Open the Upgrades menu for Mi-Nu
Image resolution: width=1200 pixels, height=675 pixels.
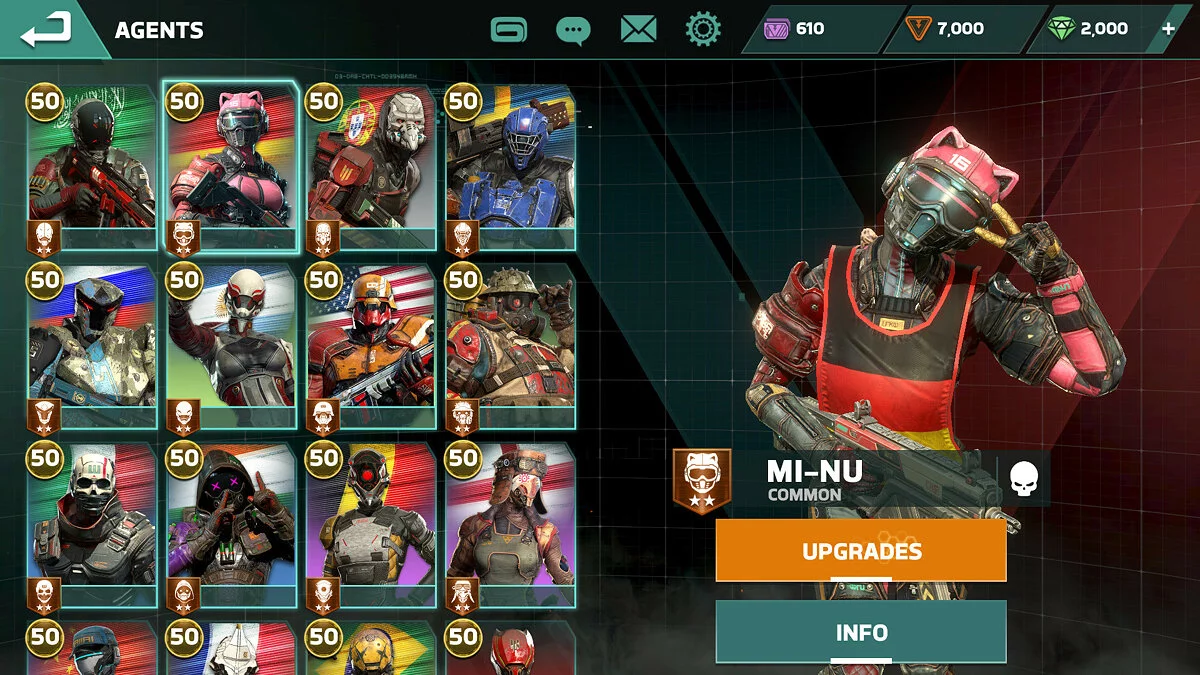coord(861,551)
